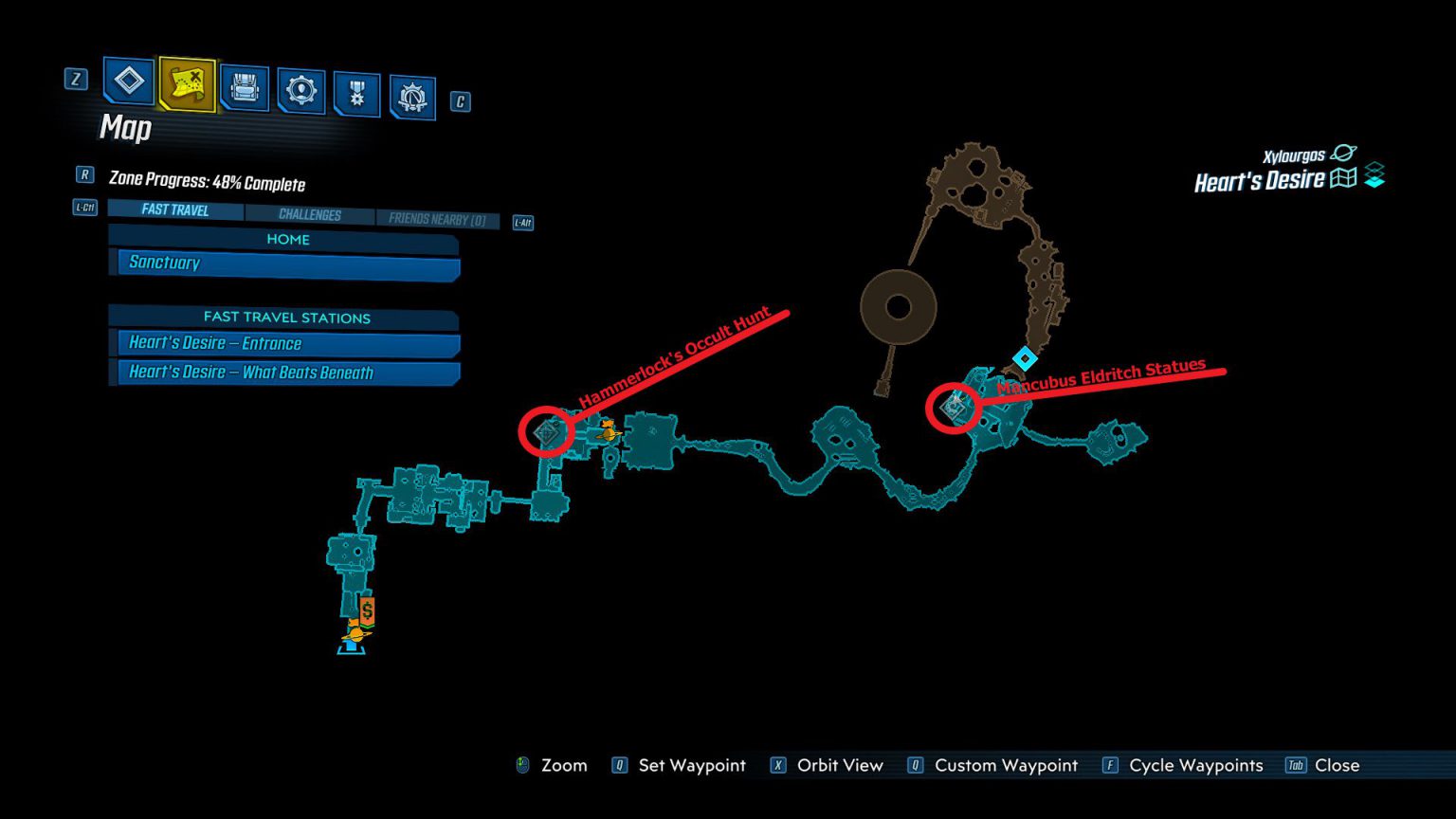The width and height of the screenshot is (1456, 819).
Task: Select Heart's Desire – What Beats Beneath station
Action: [x=283, y=373]
